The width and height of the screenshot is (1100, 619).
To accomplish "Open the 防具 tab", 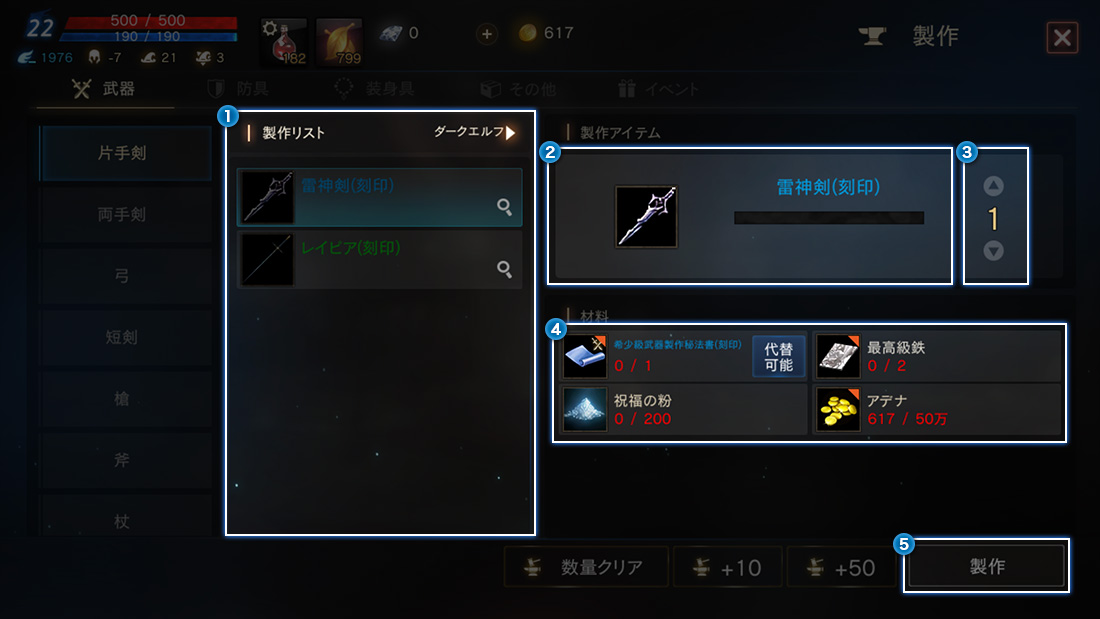I will [238, 89].
